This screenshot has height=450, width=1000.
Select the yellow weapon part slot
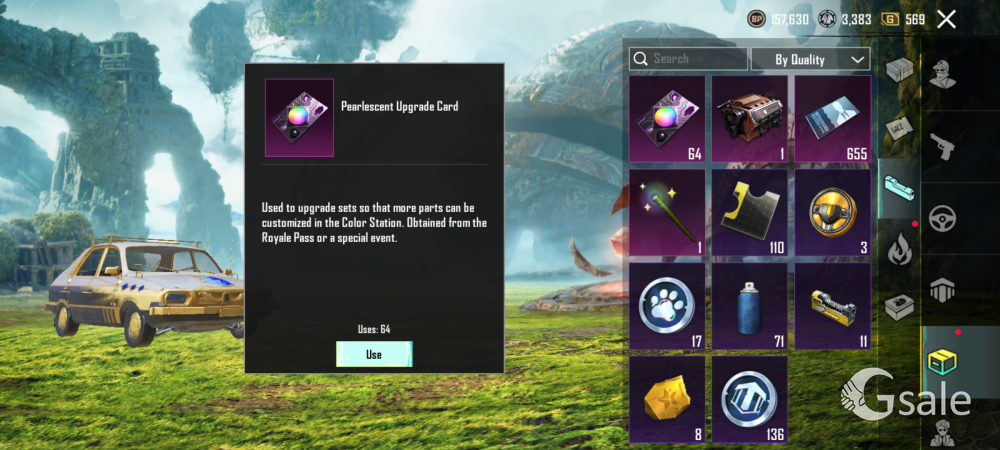click(x=832, y=305)
